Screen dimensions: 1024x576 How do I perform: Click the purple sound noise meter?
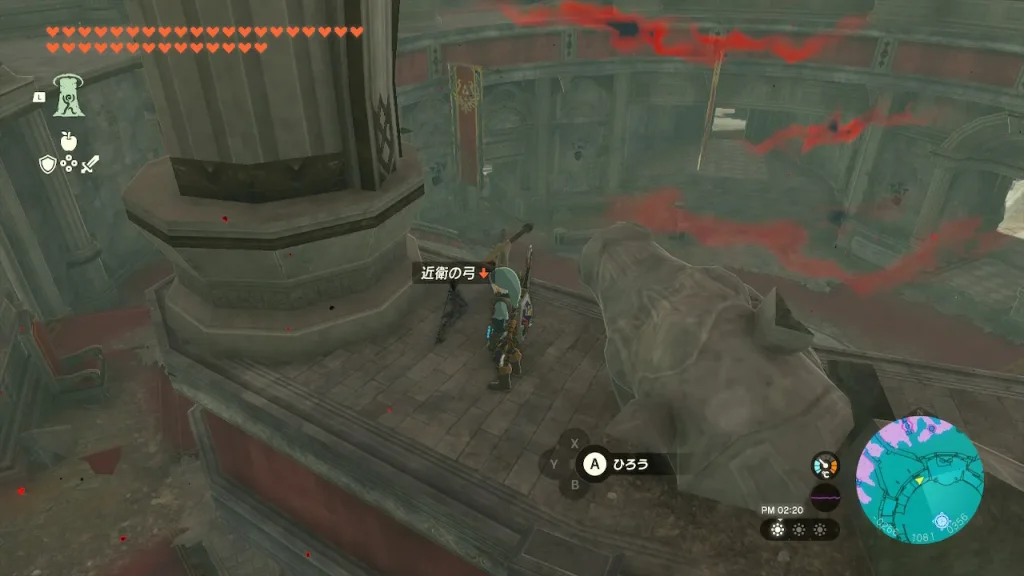pyautogui.click(x=825, y=496)
